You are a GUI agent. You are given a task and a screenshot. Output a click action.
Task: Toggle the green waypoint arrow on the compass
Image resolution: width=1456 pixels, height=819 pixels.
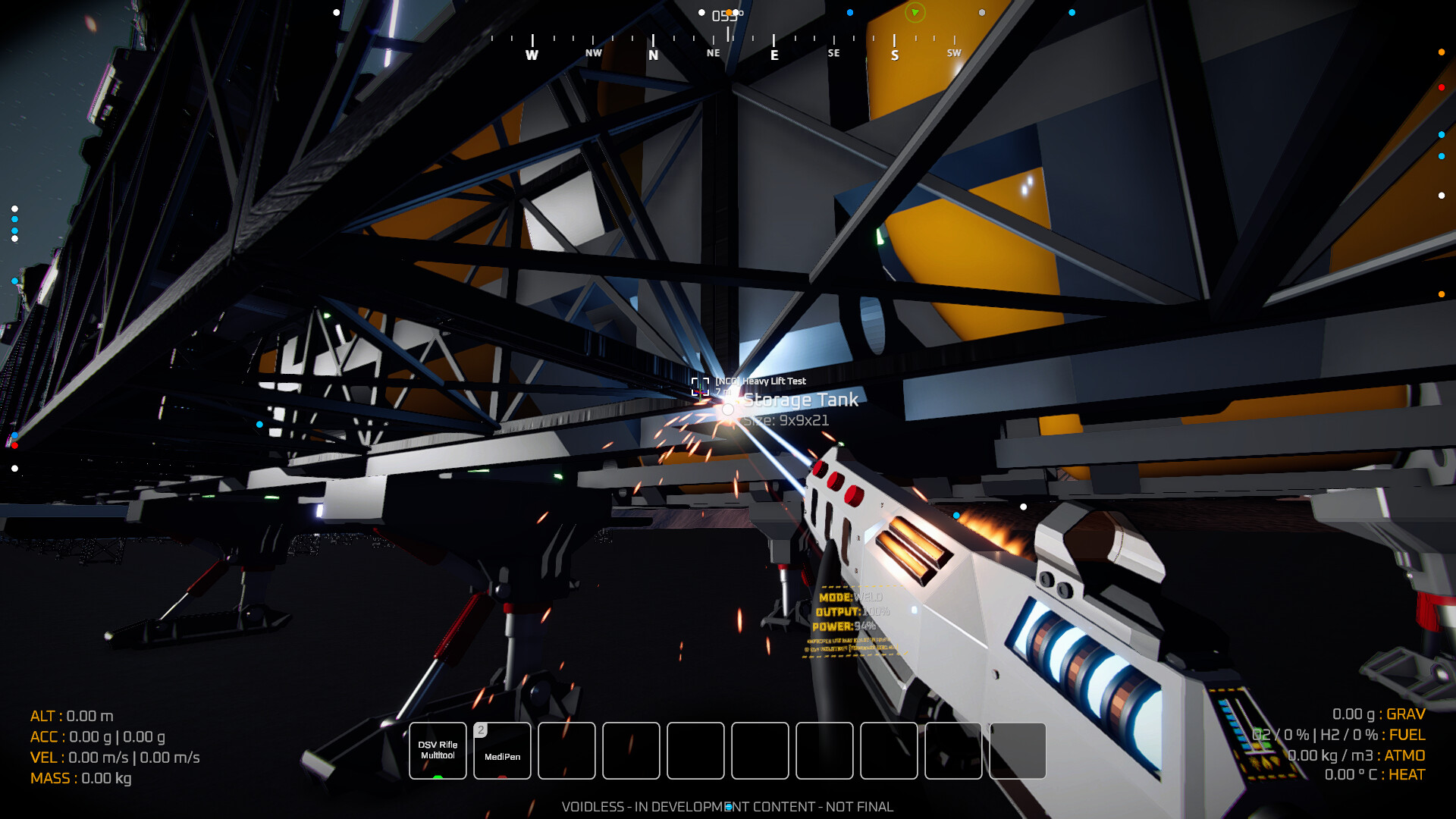click(x=914, y=14)
